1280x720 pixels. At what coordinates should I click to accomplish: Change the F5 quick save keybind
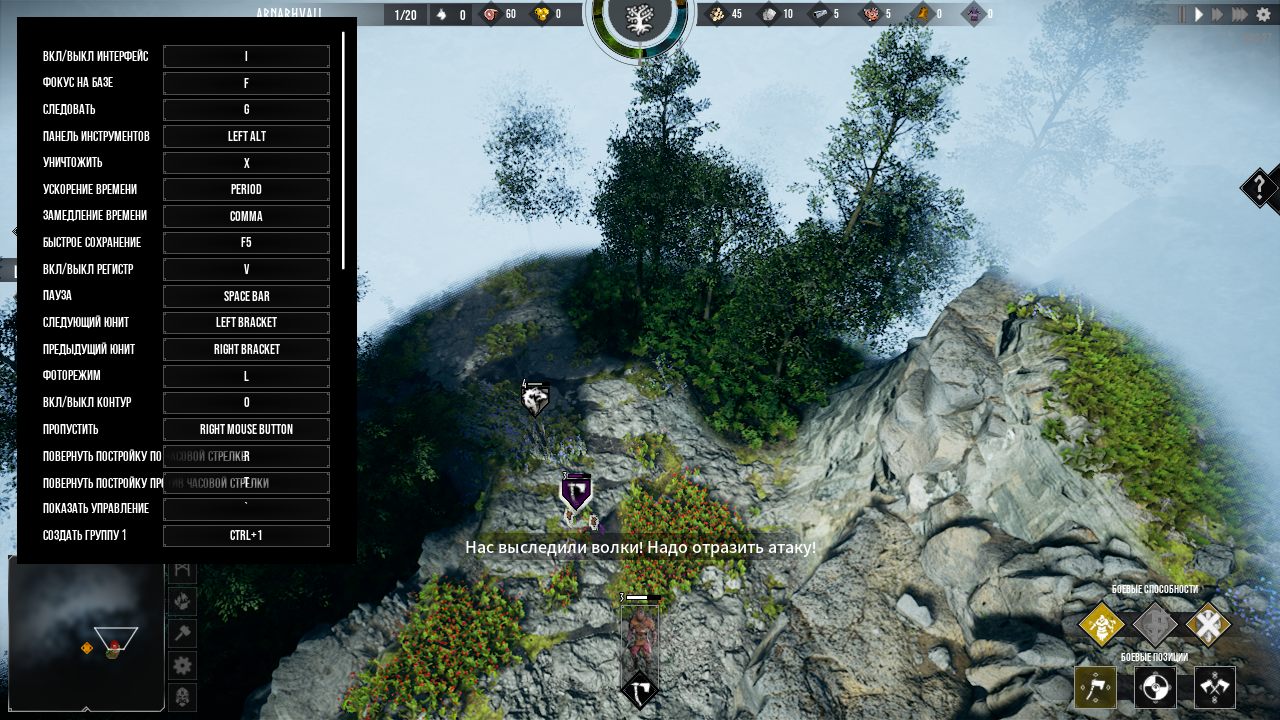[246, 243]
